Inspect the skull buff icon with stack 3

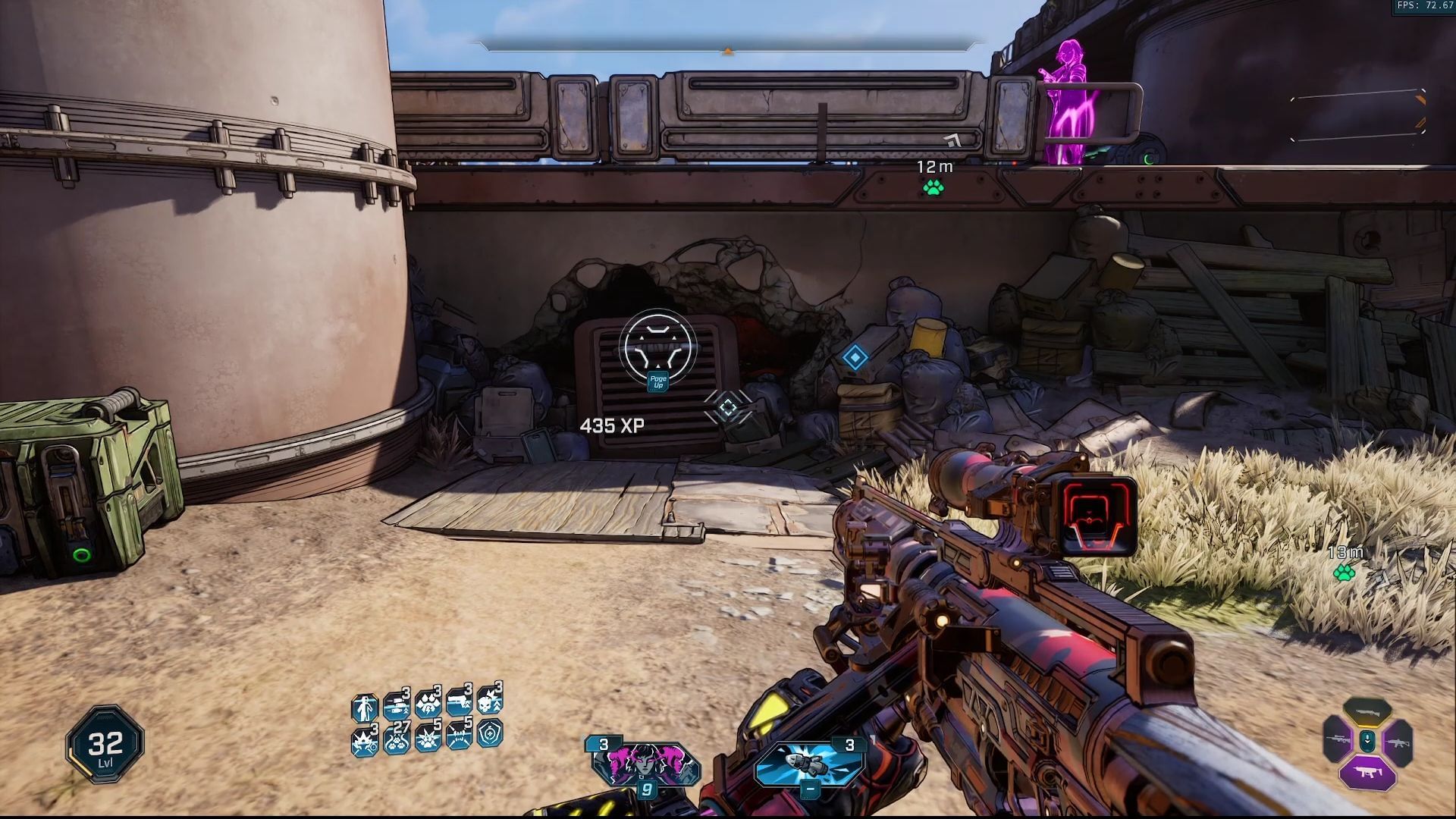(x=490, y=701)
